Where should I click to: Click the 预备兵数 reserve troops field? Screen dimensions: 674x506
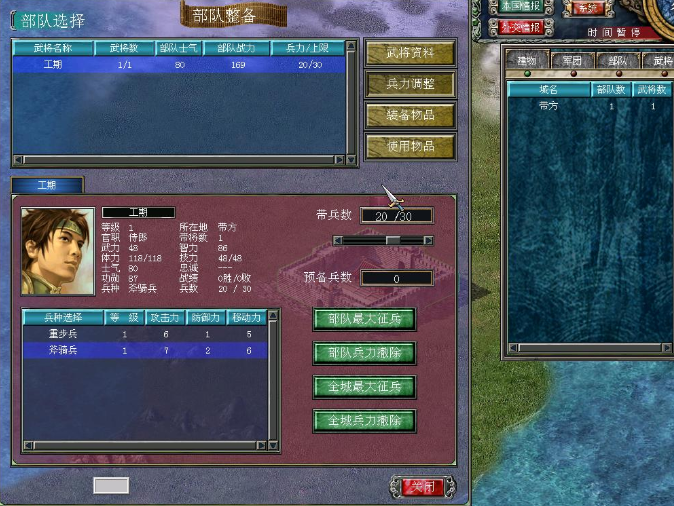[x=396, y=279]
